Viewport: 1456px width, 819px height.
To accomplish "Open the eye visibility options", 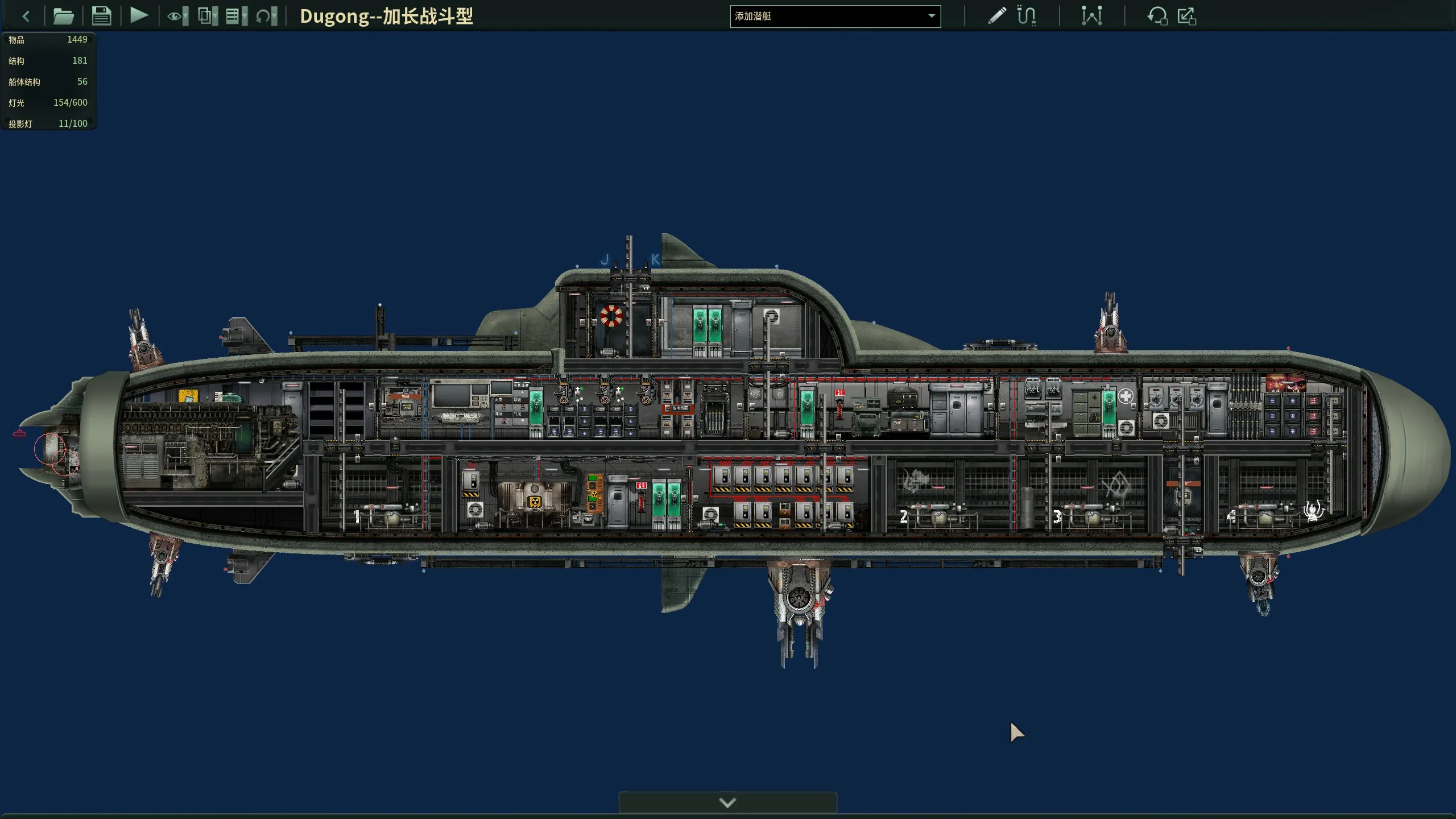I will pos(177,16).
